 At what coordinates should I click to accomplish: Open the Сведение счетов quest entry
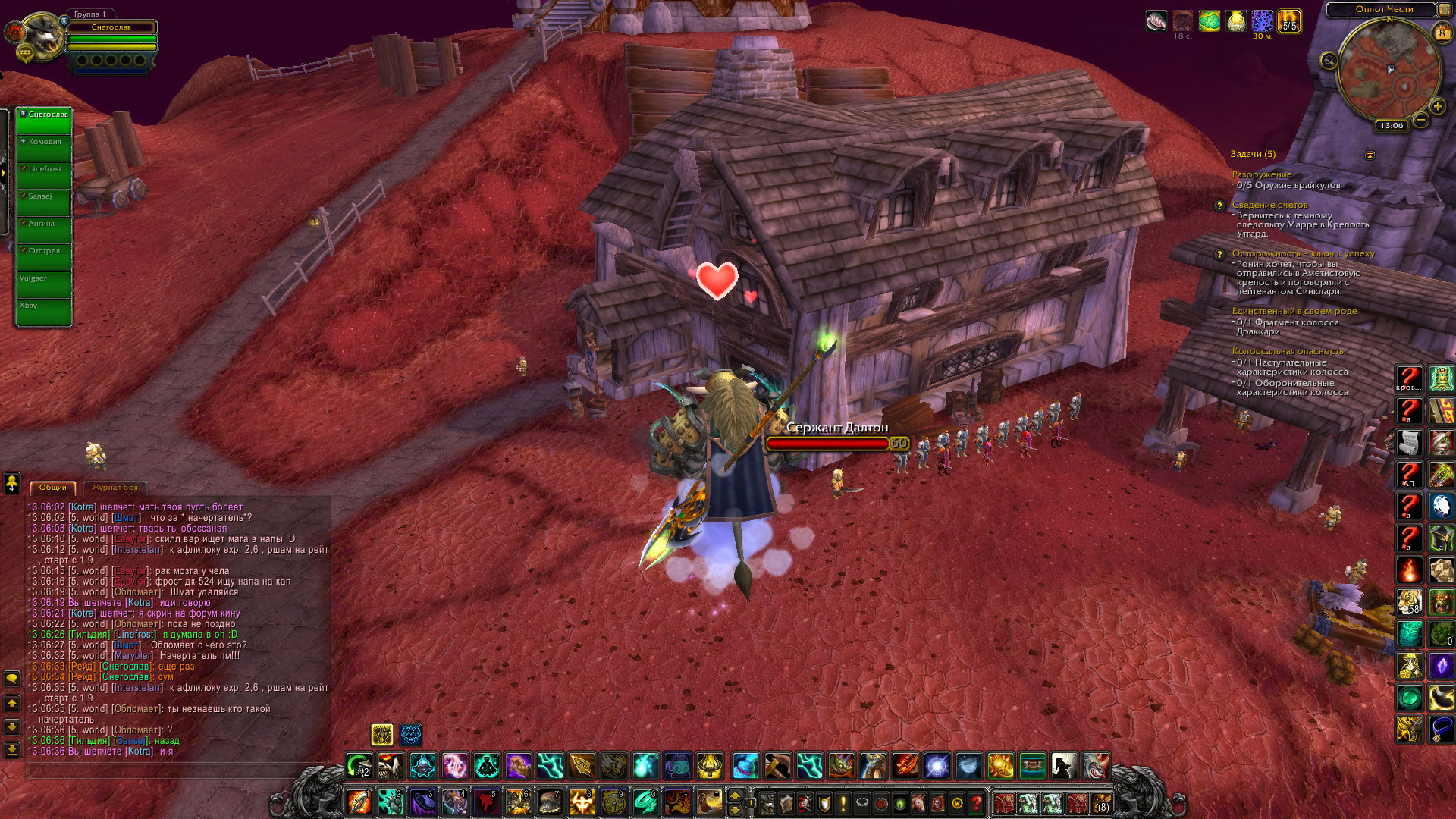(x=1269, y=205)
